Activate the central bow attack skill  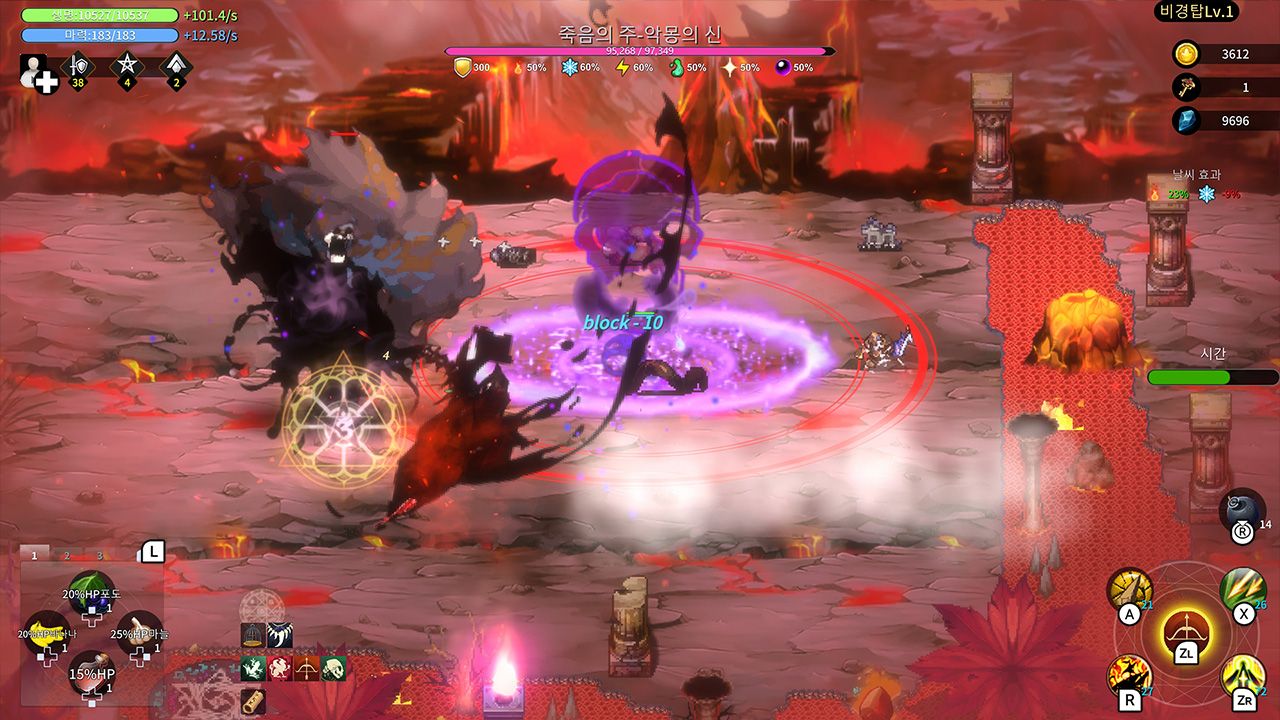click(x=1187, y=632)
